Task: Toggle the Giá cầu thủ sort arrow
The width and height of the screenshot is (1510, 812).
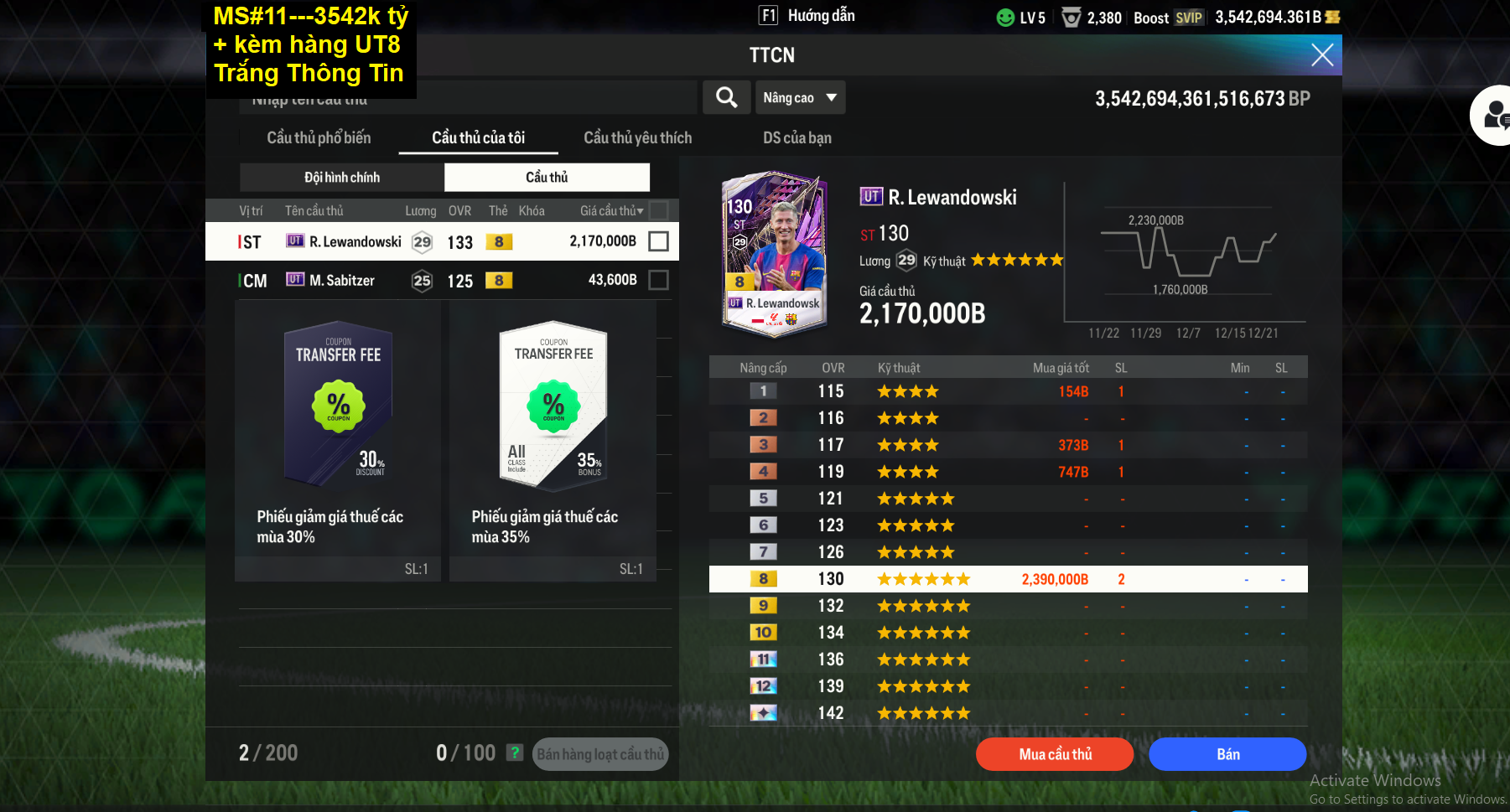Action: coord(639,210)
